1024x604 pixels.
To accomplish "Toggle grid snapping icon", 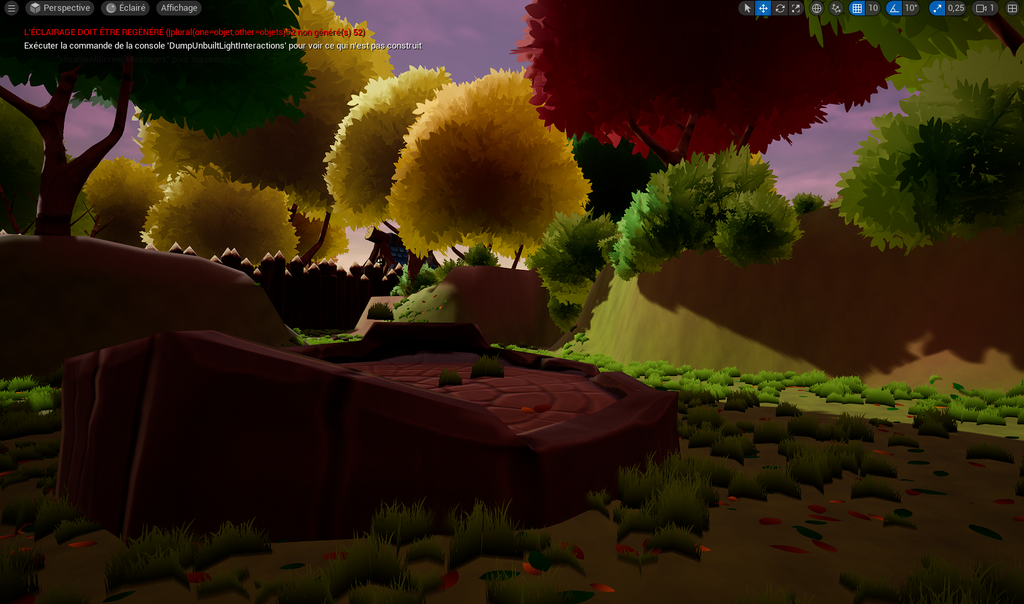I will [x=856, y=8].
